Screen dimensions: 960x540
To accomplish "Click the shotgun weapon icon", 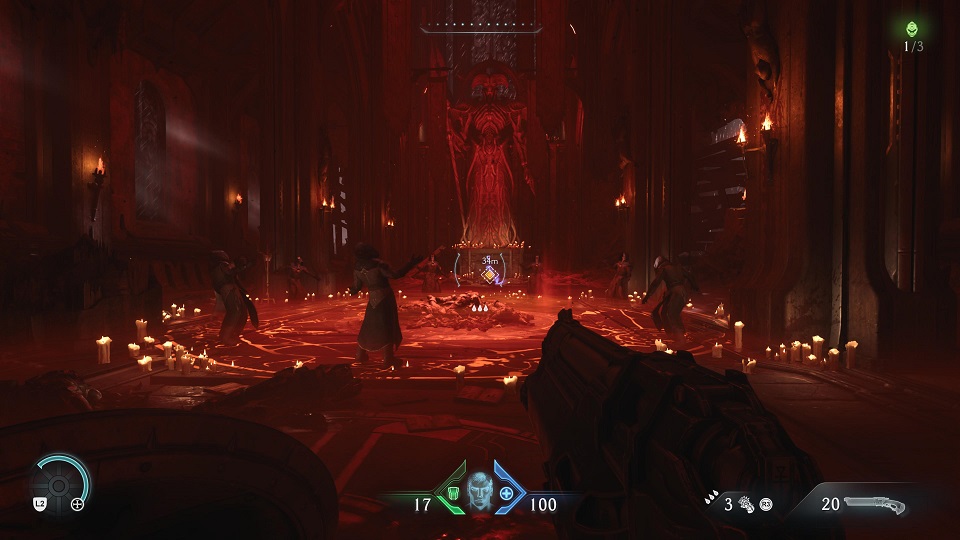I will [878, 505].
